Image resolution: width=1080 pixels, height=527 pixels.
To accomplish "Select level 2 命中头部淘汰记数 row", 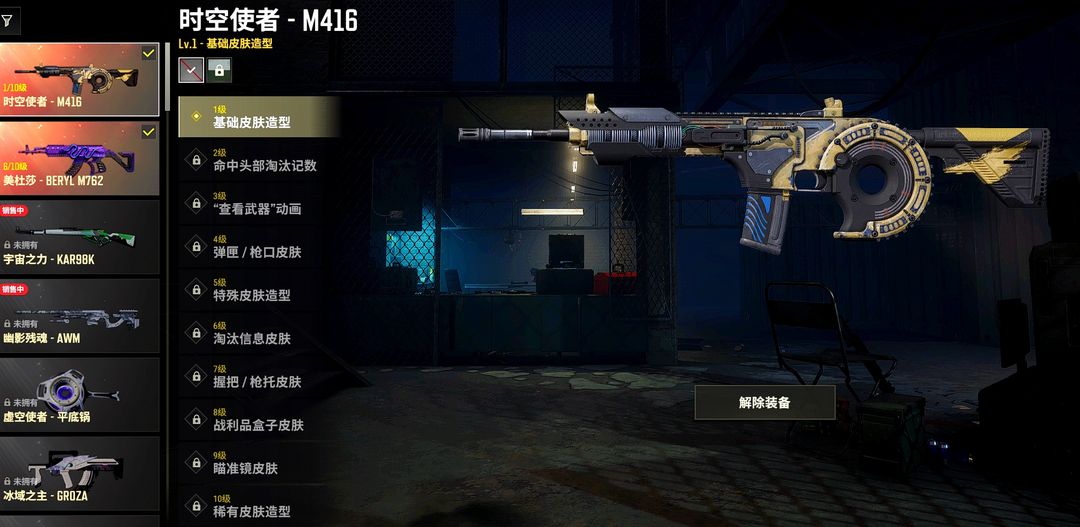I will point(259,160).
